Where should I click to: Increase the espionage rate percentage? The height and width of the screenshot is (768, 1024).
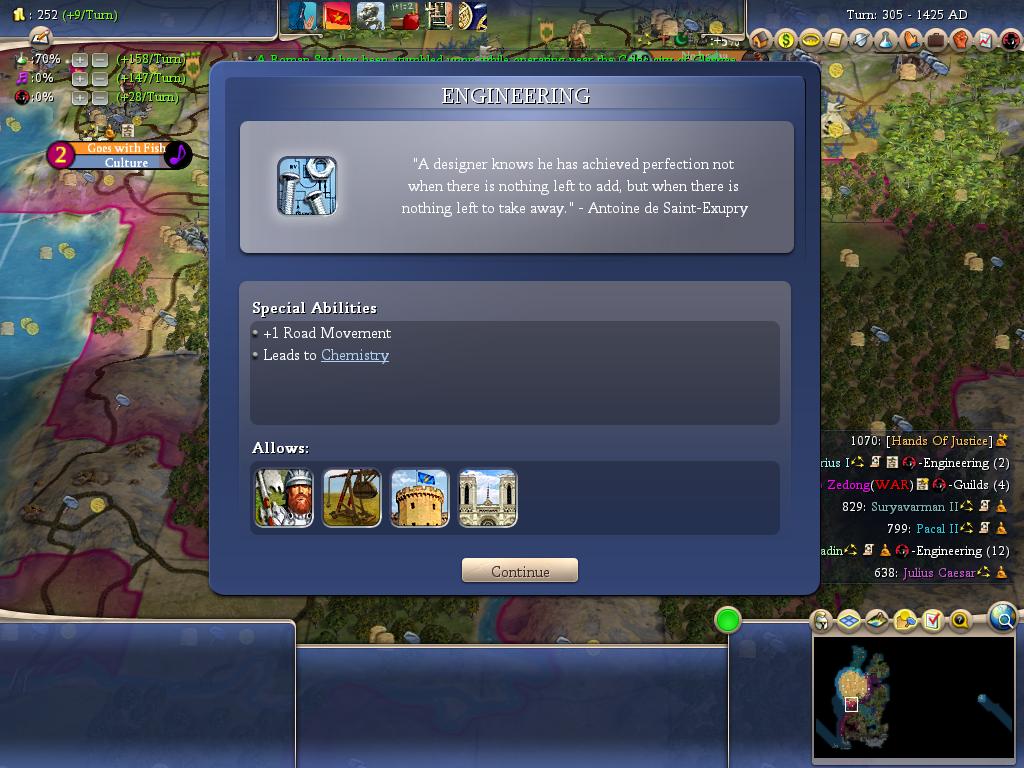80,98
